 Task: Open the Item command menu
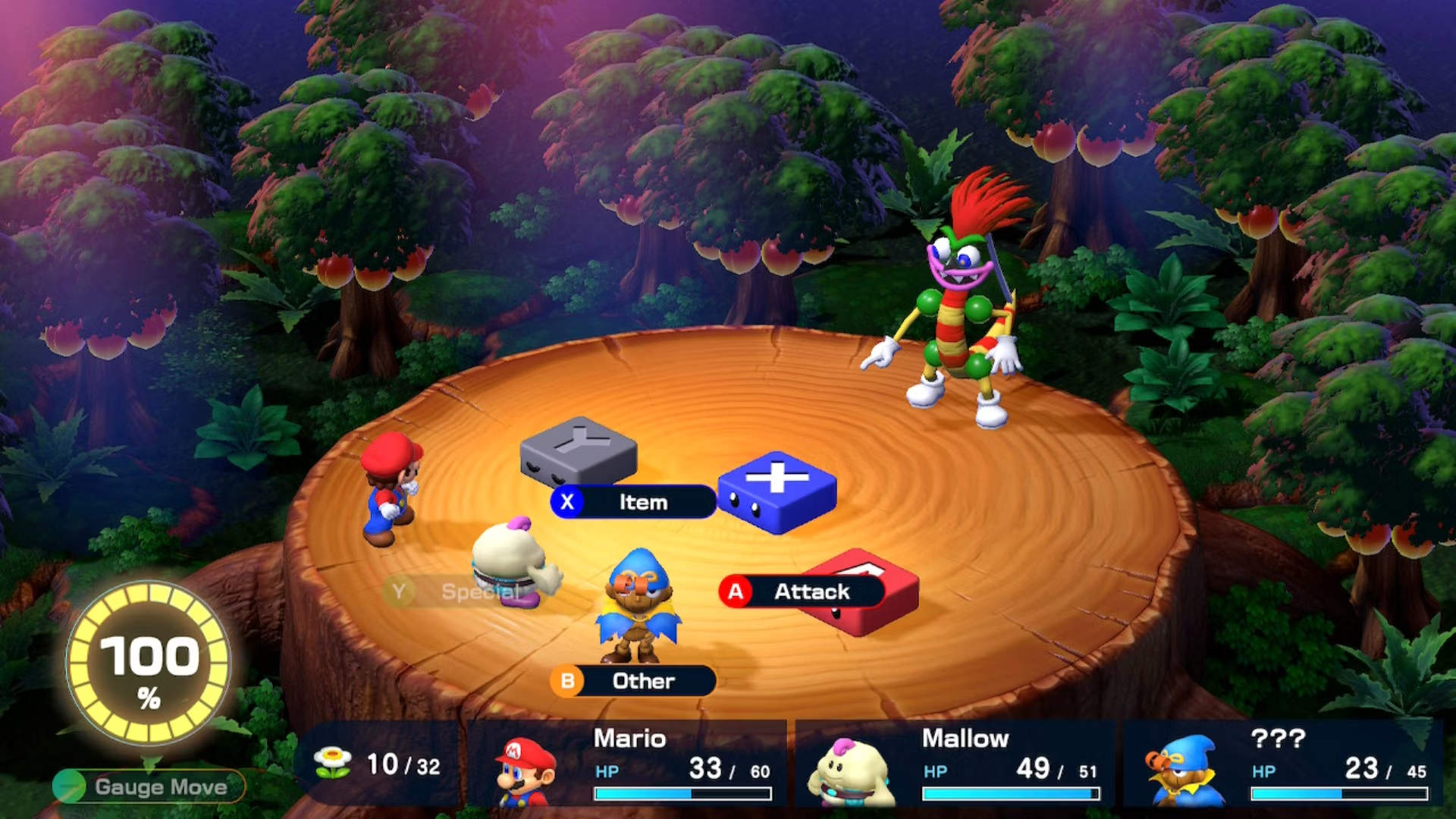tap(633, 502)
